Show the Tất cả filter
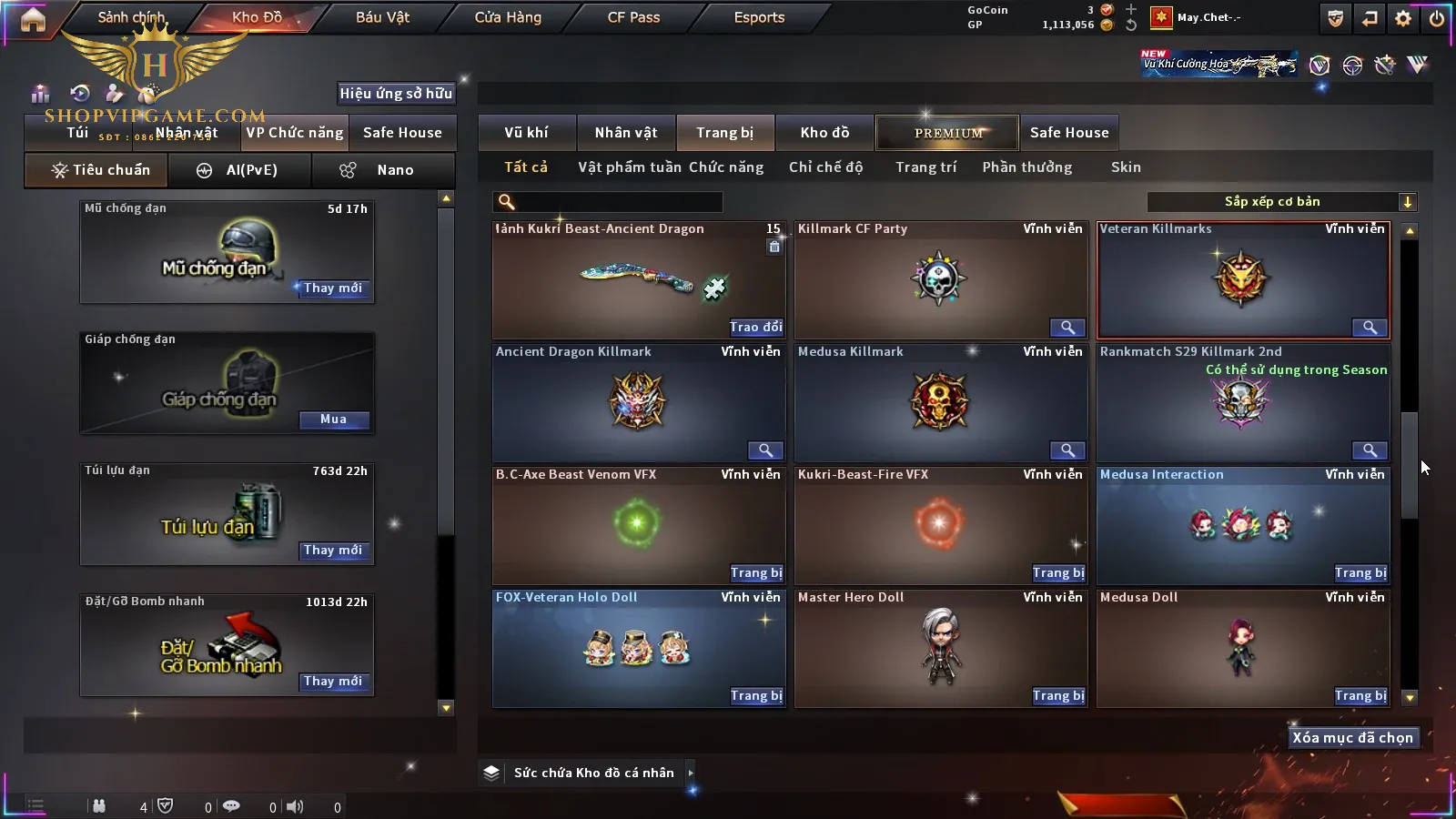This screenshot has height=819, width=1456. [x=526, y=167]
